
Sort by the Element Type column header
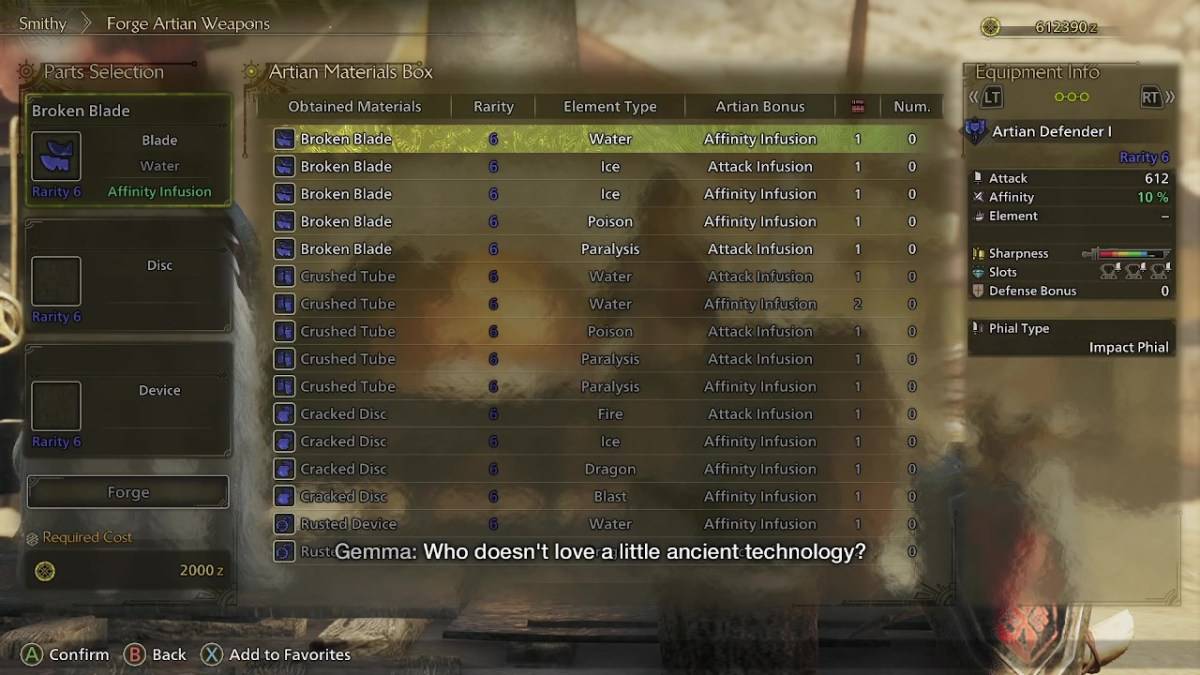click(610, 106)
